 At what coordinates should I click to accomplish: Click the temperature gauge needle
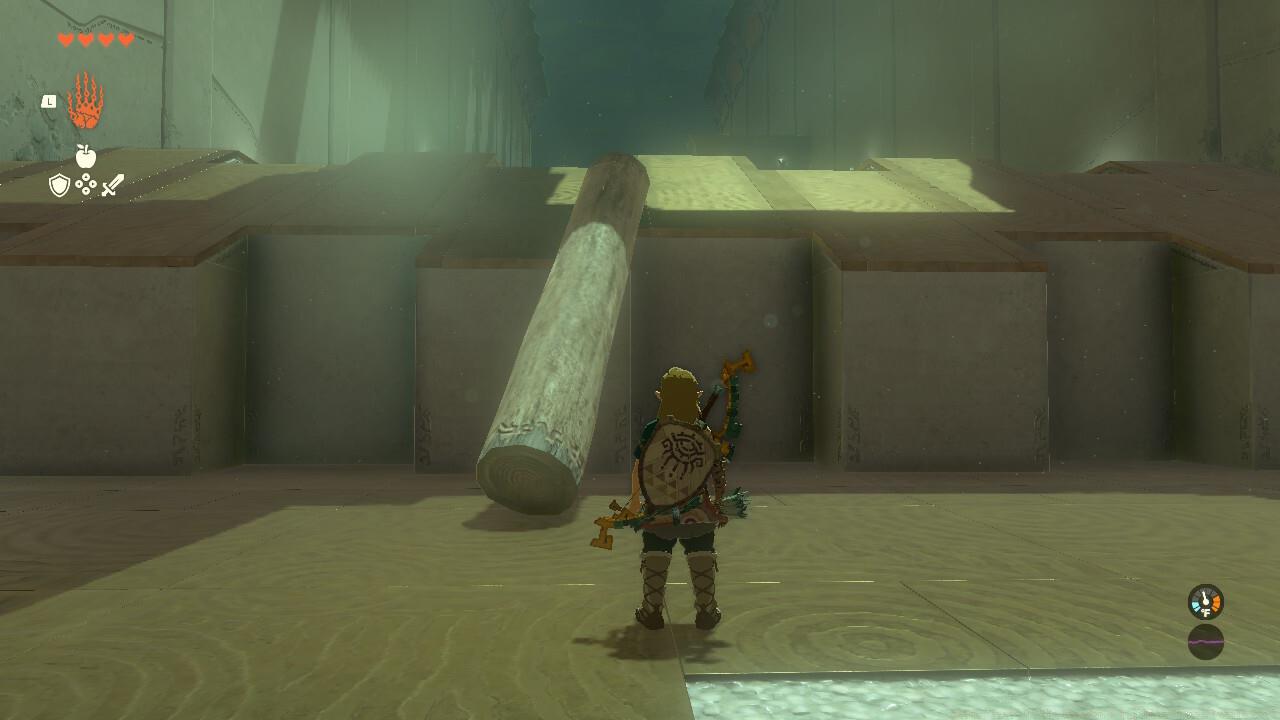(x=1204, y=598)
